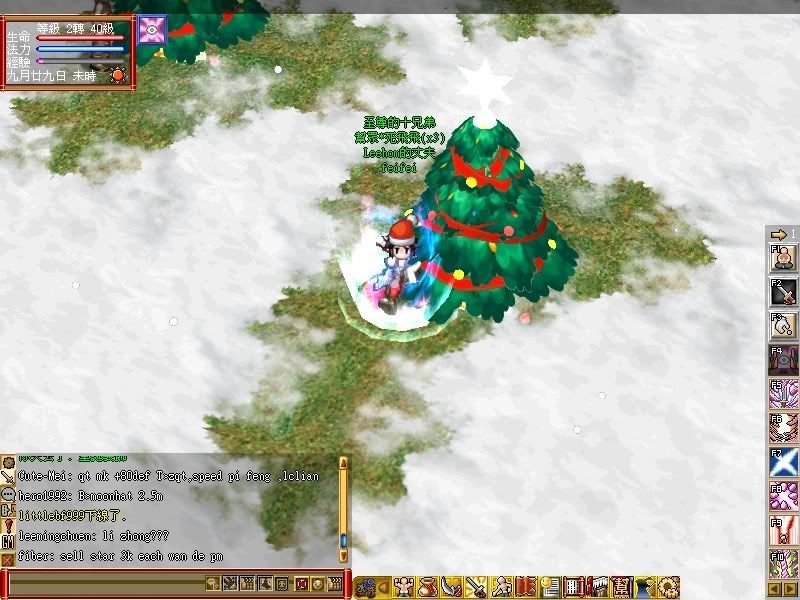Trigger the F8 pink bubbles skill
The width and height of the screenshot is (800, 600).
click(782, 496)
